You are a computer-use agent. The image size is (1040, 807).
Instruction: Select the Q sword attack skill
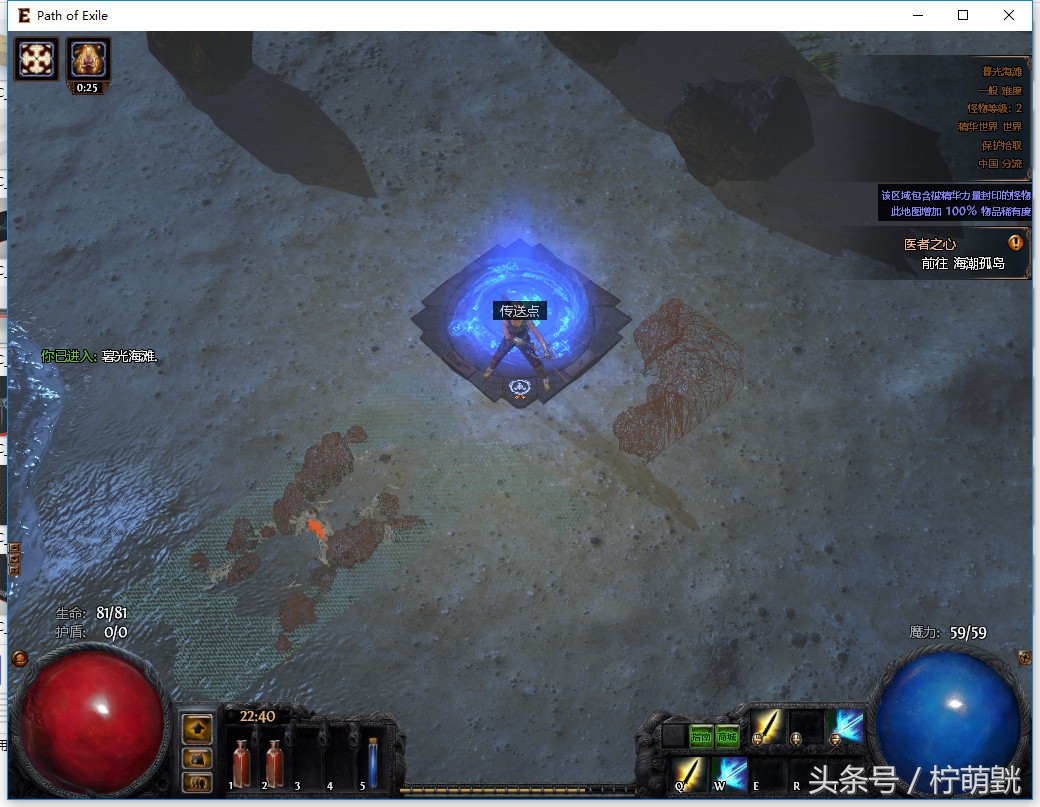click(687, 772)
